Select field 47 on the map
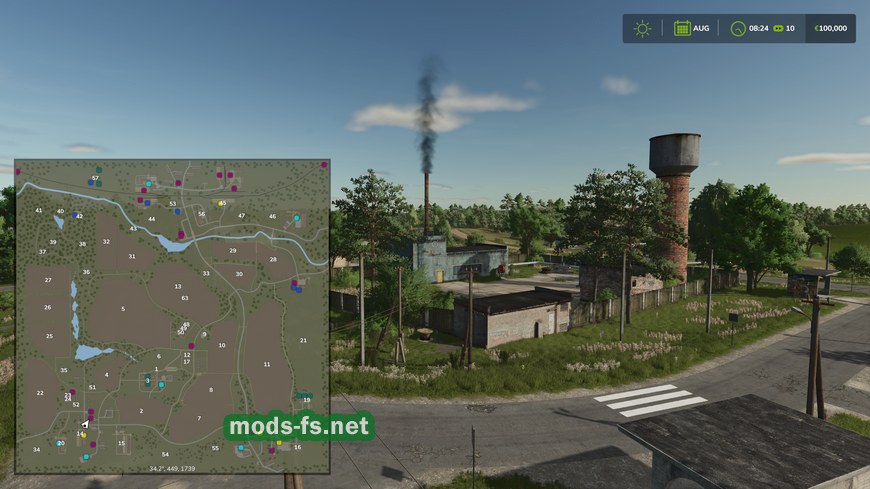 click(241, 216)
